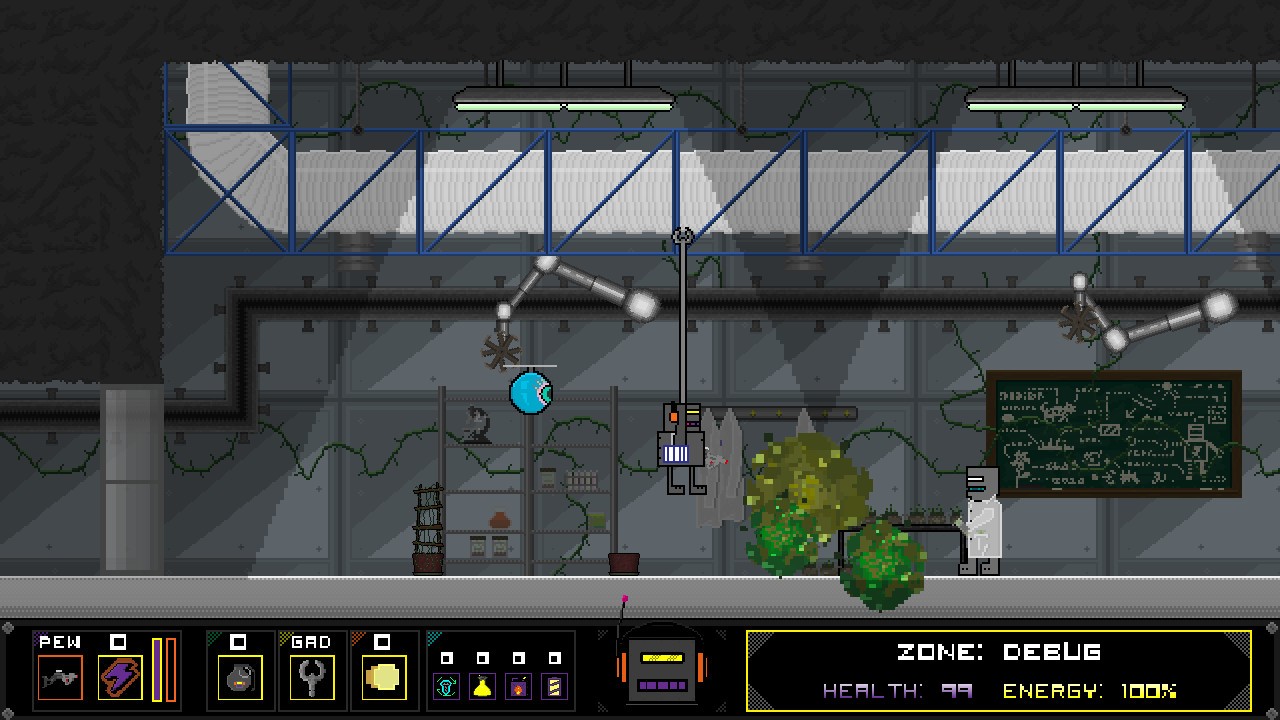Click the GAD slot label
The height and width of the screenshot is (720, 1280).
click(x=311, y=641)
